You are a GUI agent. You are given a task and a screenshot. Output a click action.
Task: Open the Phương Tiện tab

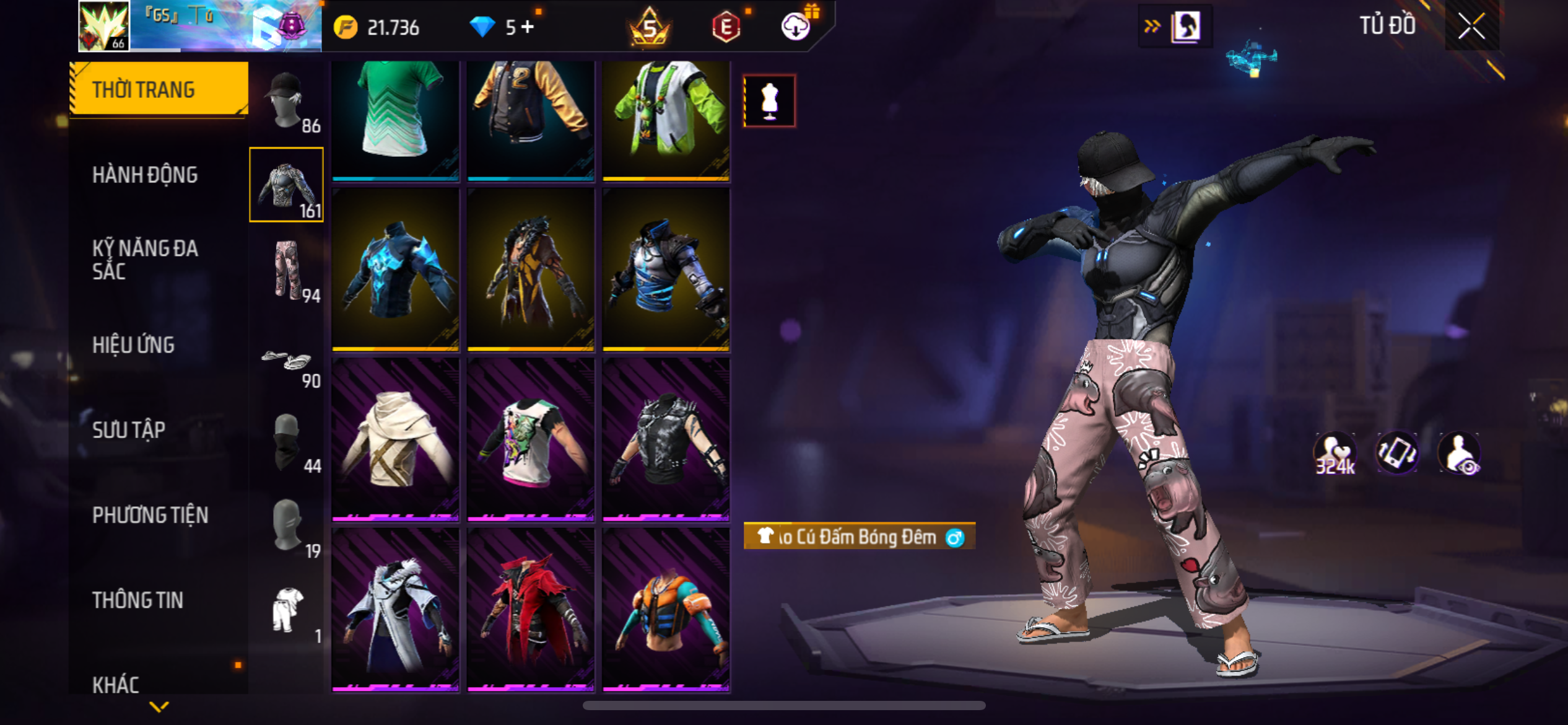[x=150, y=515]
